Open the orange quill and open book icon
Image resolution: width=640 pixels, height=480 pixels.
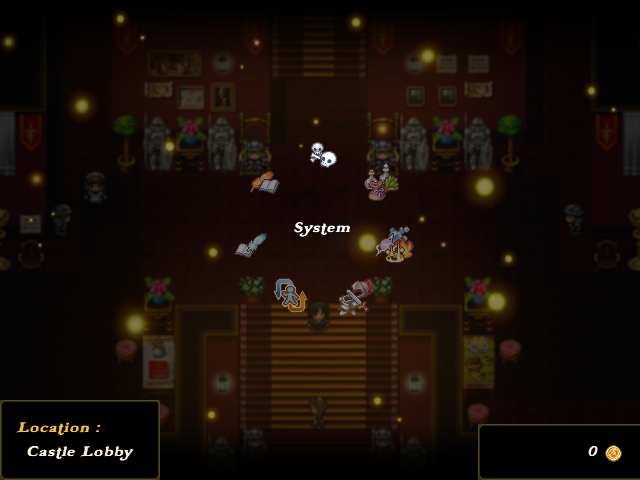tap(264, 182)
